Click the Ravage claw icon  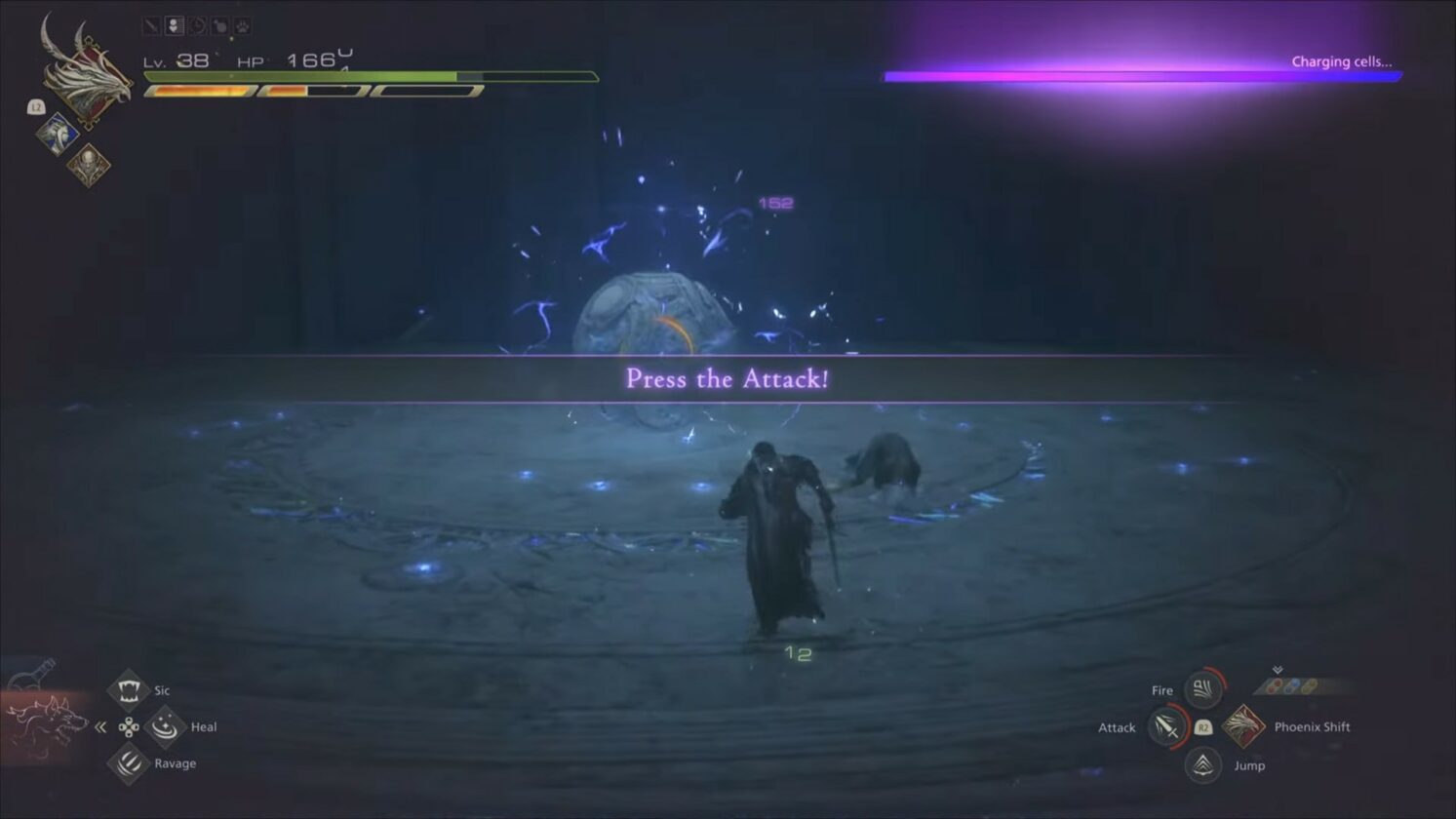[129, 763]
